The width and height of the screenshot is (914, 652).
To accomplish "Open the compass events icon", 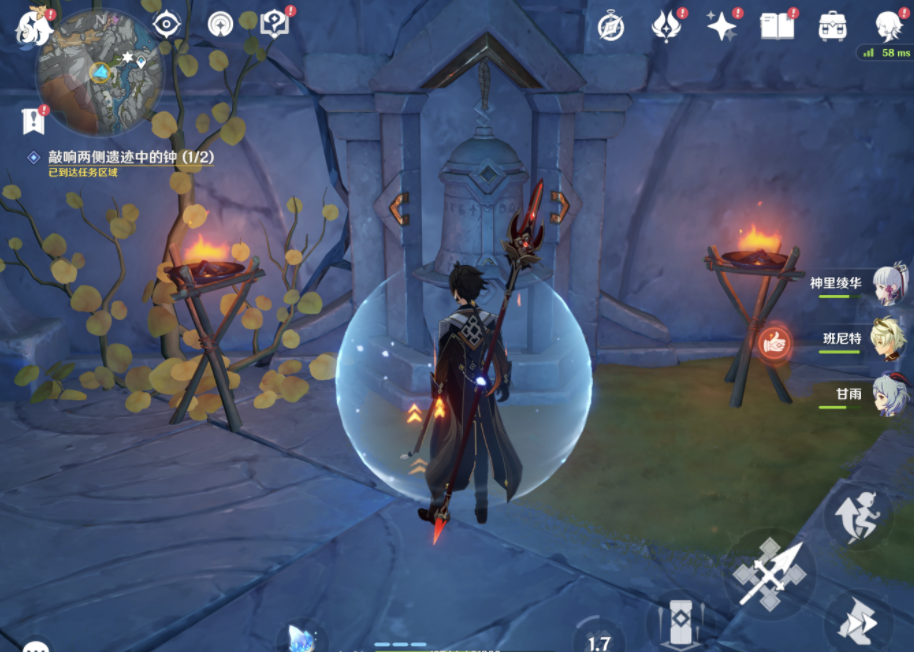I will click(610, 27).
